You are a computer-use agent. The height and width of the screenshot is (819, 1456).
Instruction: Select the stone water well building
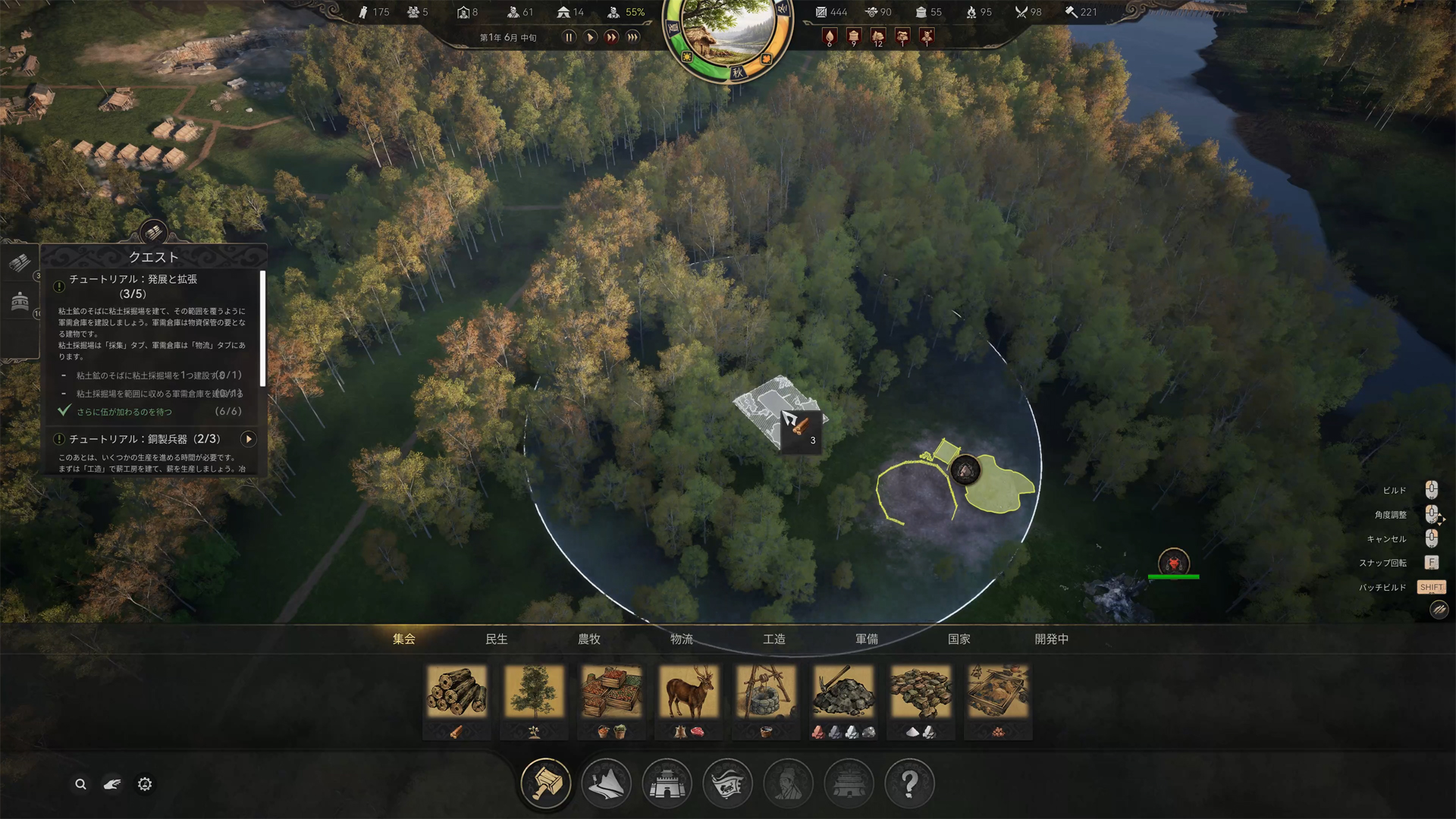(766, 692)
